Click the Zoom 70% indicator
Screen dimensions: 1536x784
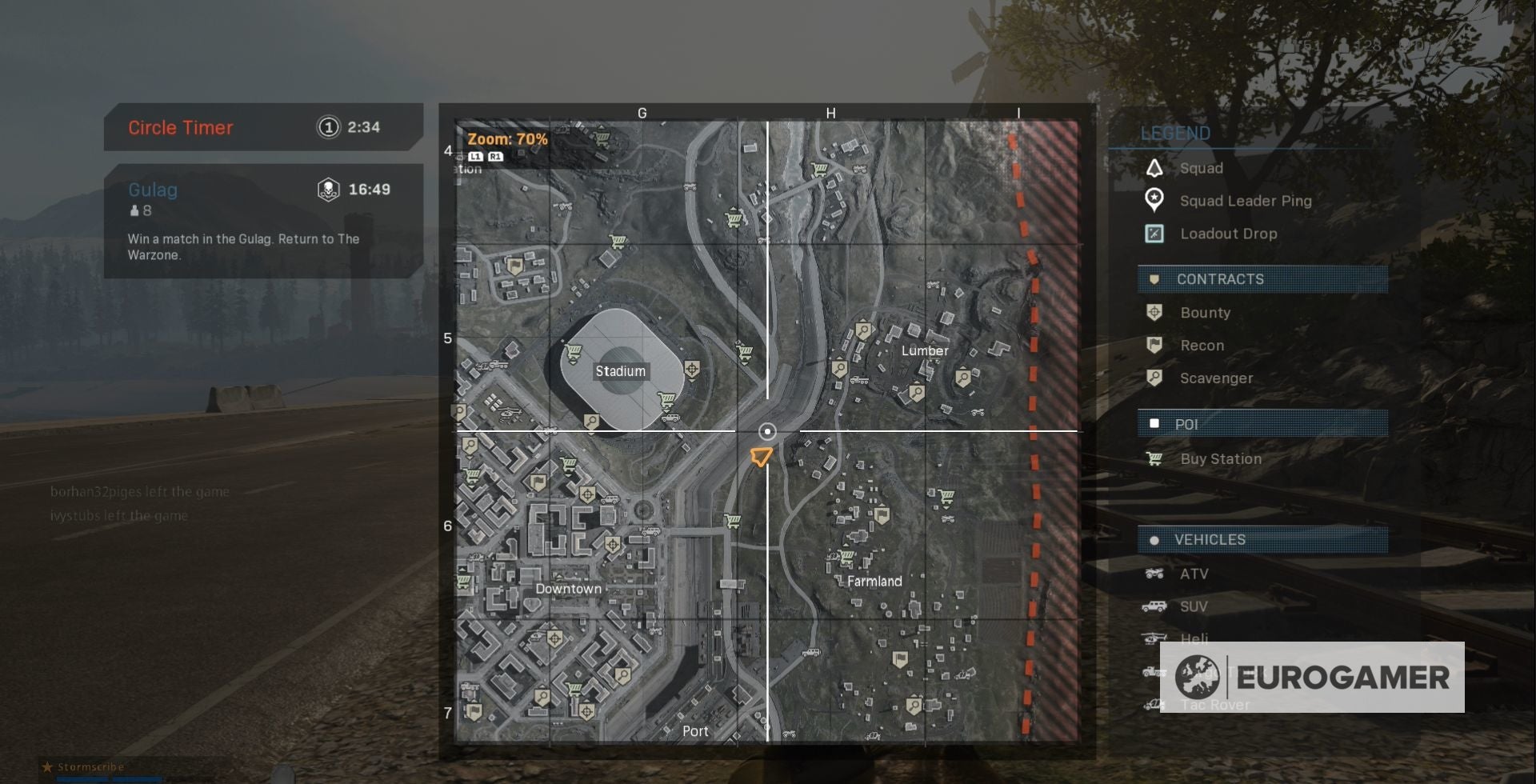[507, 138]
